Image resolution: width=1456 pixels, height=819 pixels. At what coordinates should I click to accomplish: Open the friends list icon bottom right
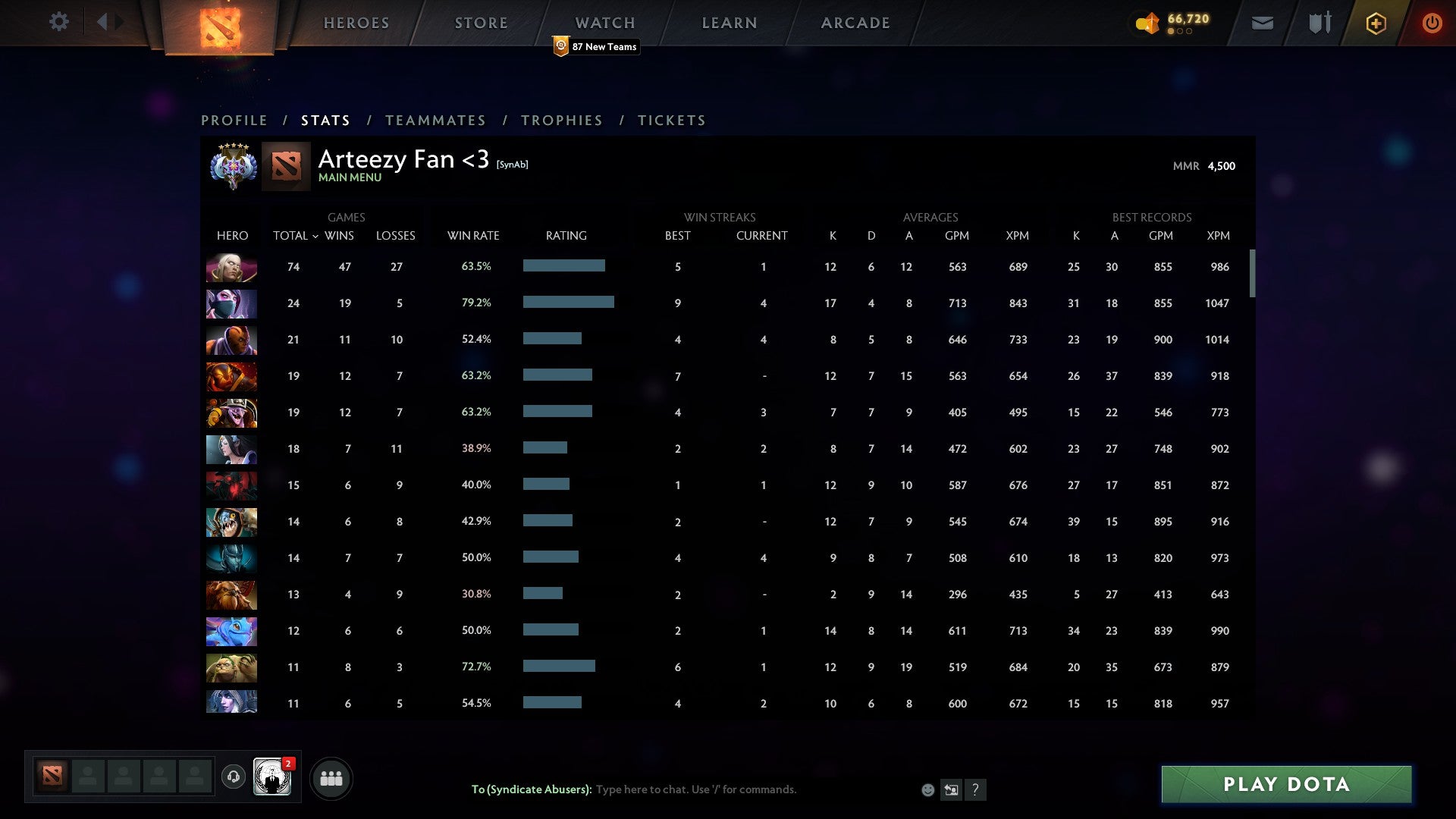tap(331, 777)
